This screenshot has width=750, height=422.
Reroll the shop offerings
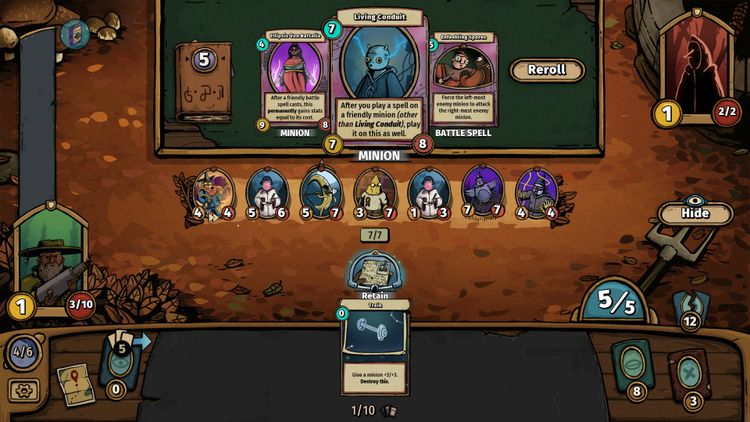coord(547,70)
